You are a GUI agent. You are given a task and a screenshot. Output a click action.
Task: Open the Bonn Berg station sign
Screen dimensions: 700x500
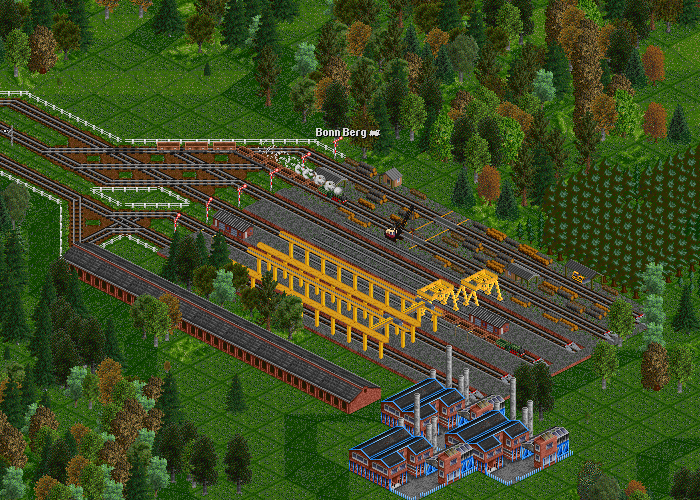point(342,132)
